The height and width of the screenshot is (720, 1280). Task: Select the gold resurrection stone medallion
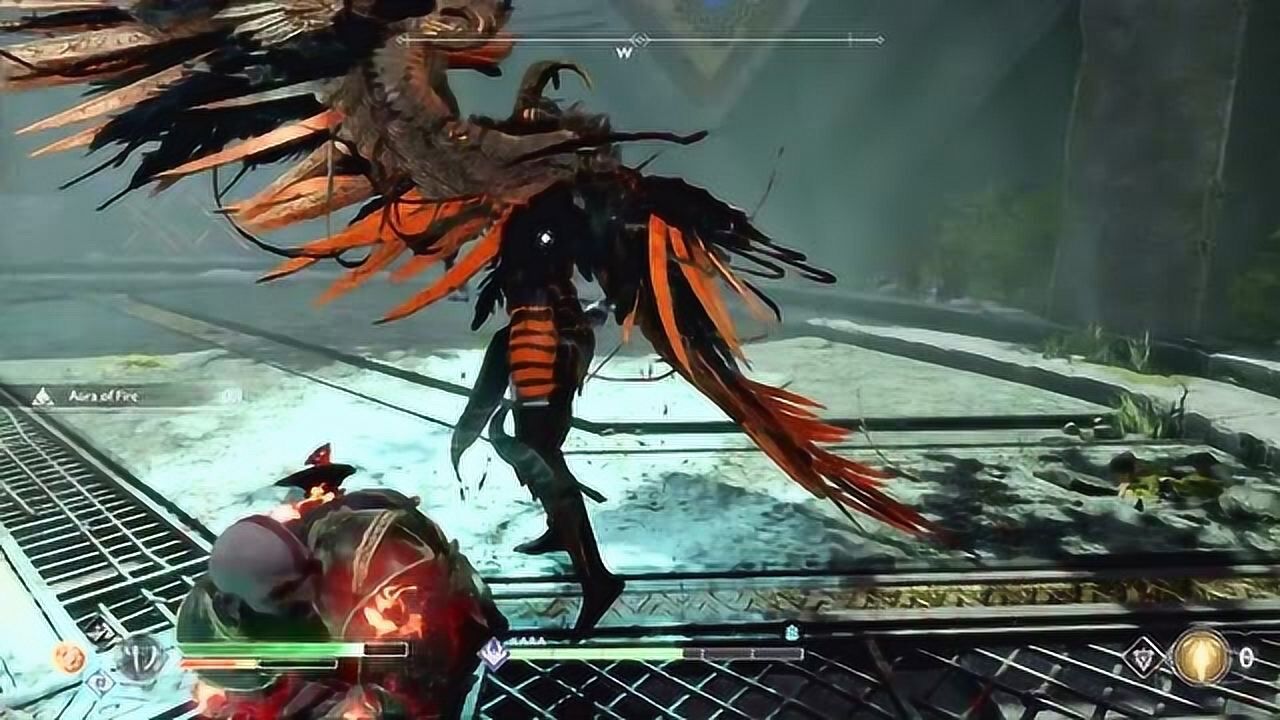click(x=1200, y=656)
